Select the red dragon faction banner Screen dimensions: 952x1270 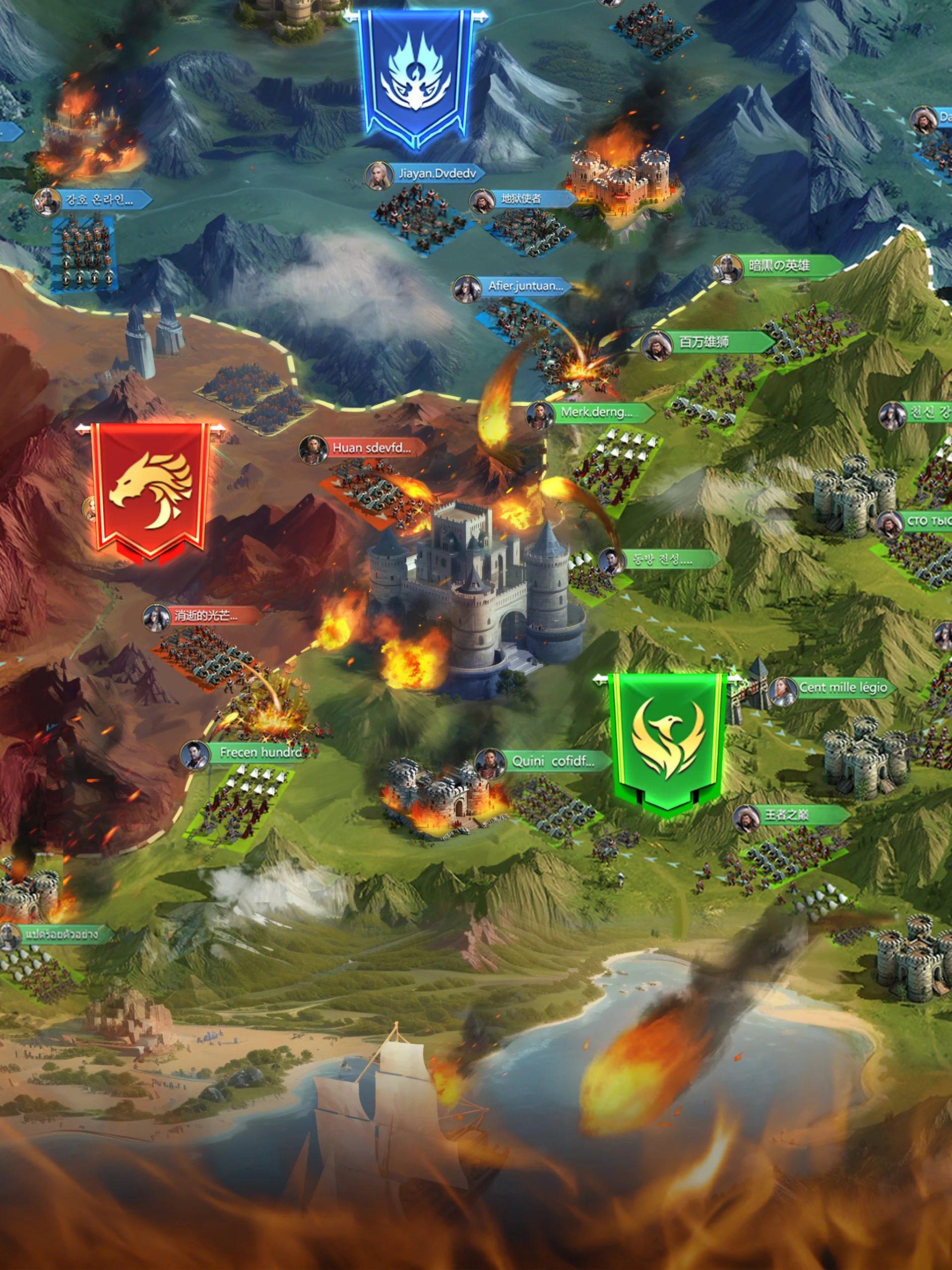pyautogui.click(x=150, y=489)
